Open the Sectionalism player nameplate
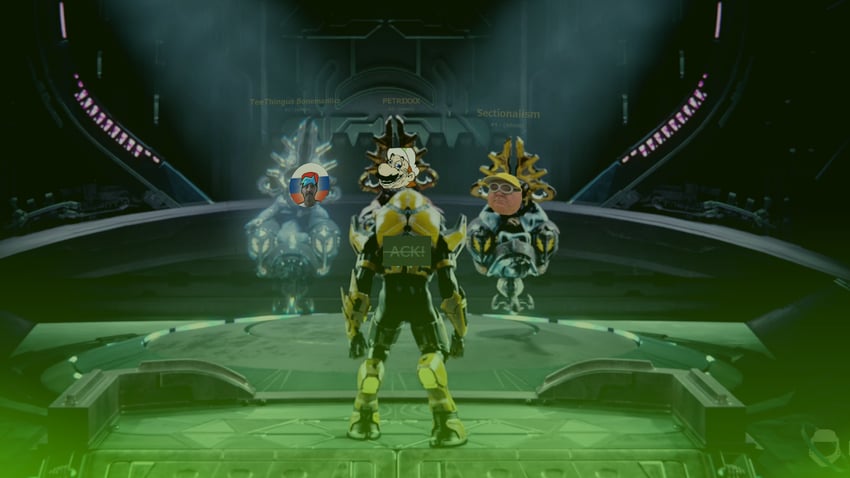This screenshot has width=850, height=478. coord(508,114)
